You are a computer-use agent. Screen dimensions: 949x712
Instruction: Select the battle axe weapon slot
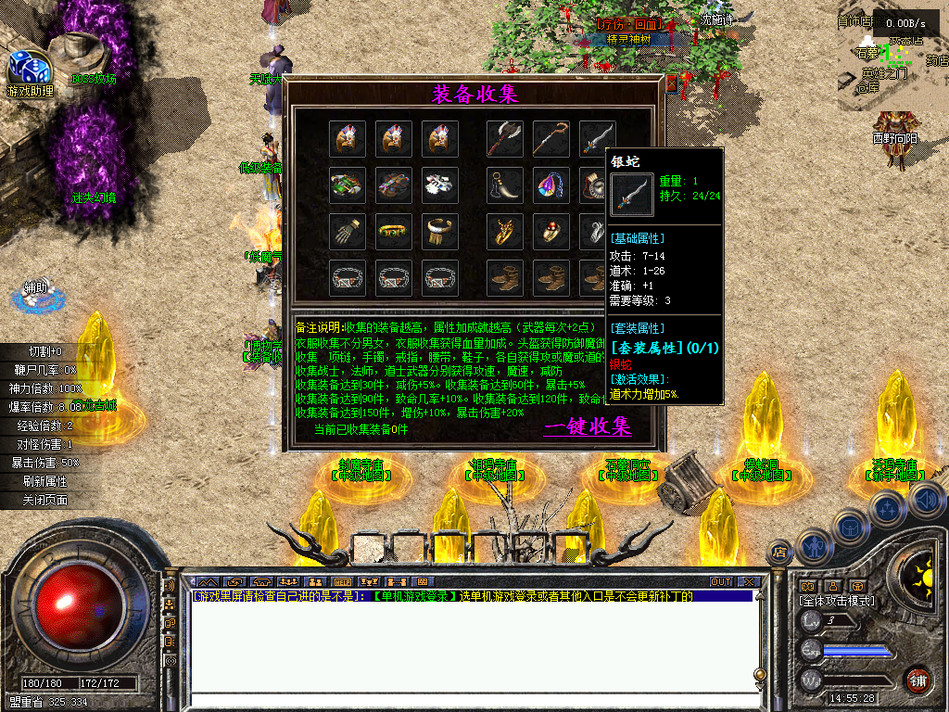(x=505, y=139)
